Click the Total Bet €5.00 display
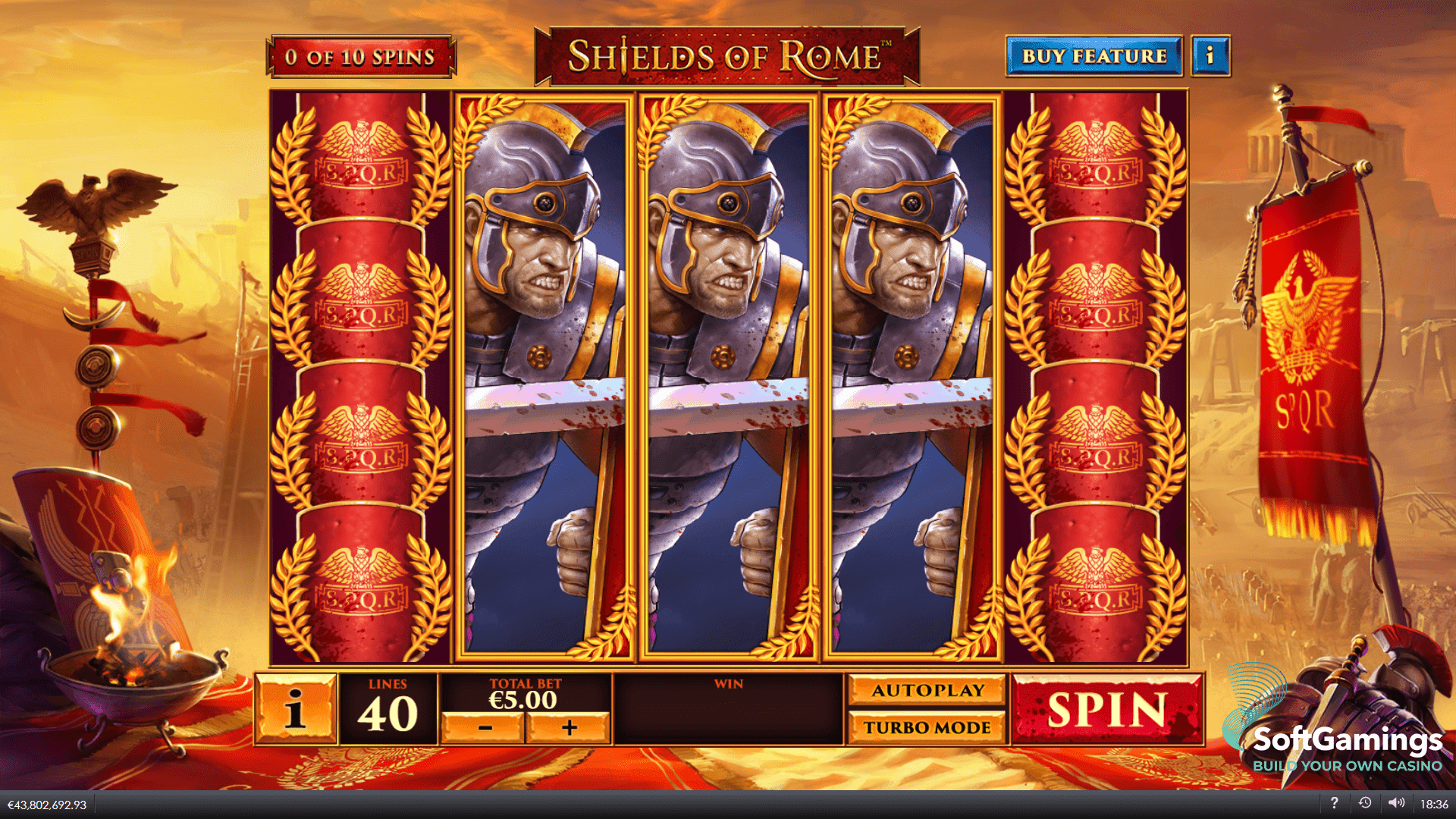This screenshot has height=819, width=1456. [525, 693]
